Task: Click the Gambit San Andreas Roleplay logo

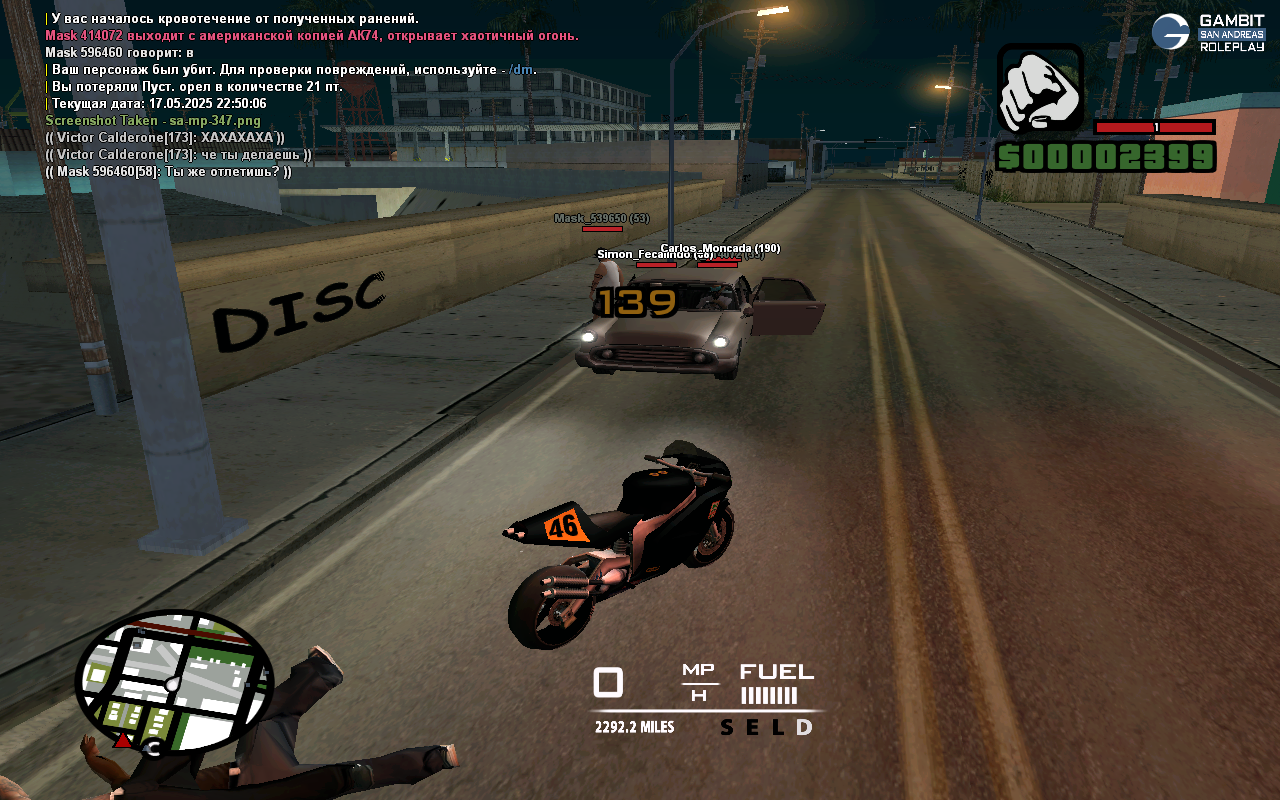Action: (1208, 32)
